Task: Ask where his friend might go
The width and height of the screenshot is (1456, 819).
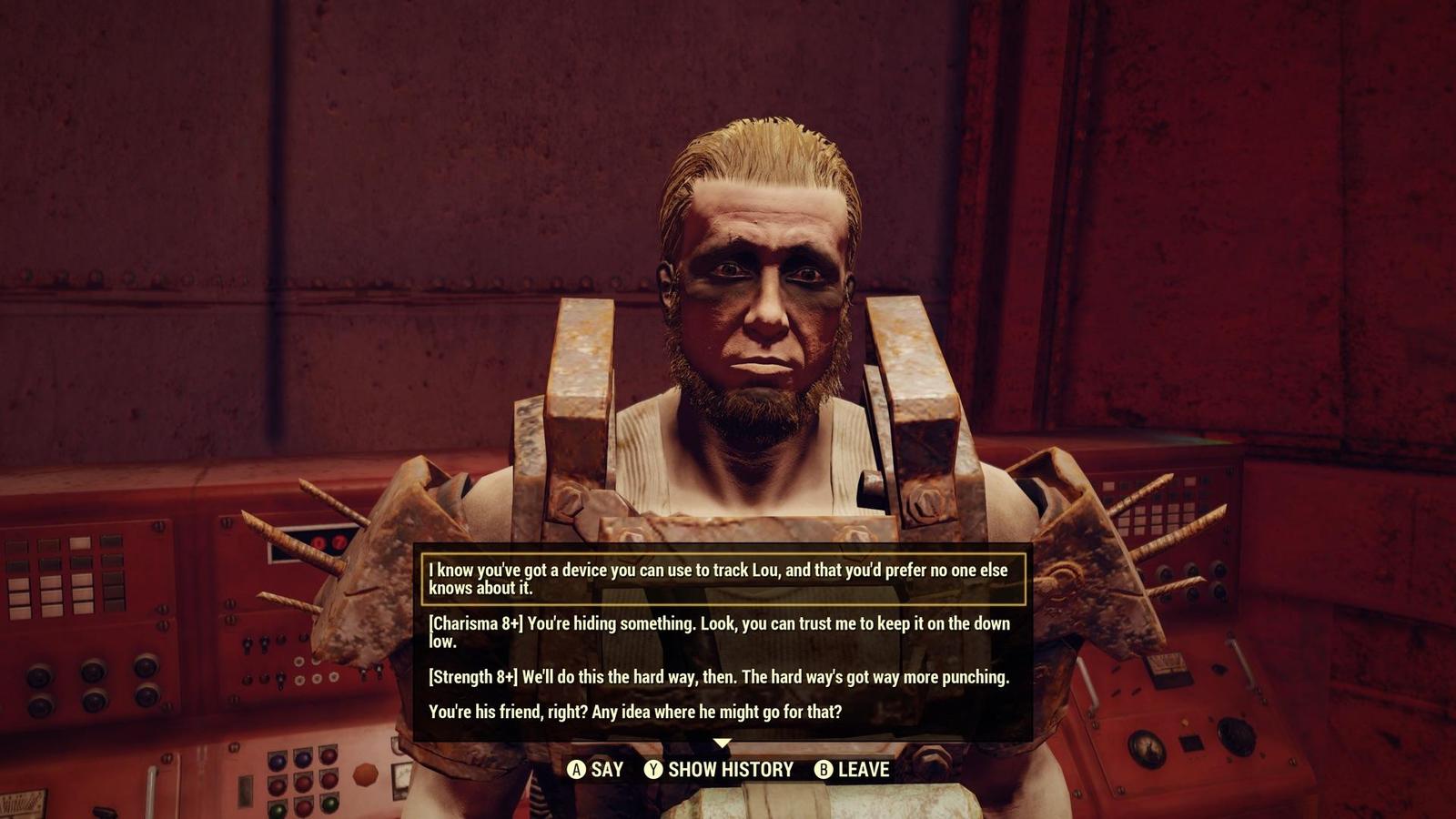Action: coord(635,712)
